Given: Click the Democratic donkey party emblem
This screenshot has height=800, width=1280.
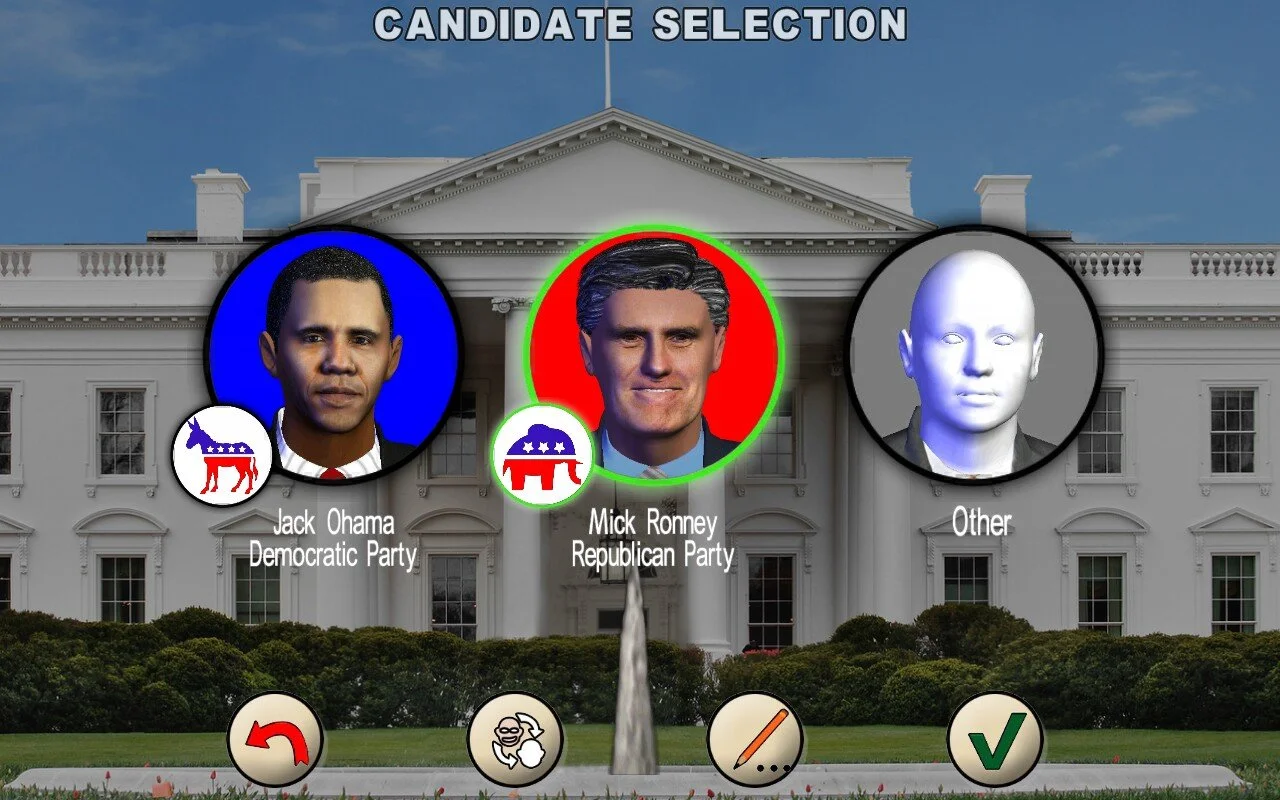Looking at the screenshot, I should [x=224, y=452].
